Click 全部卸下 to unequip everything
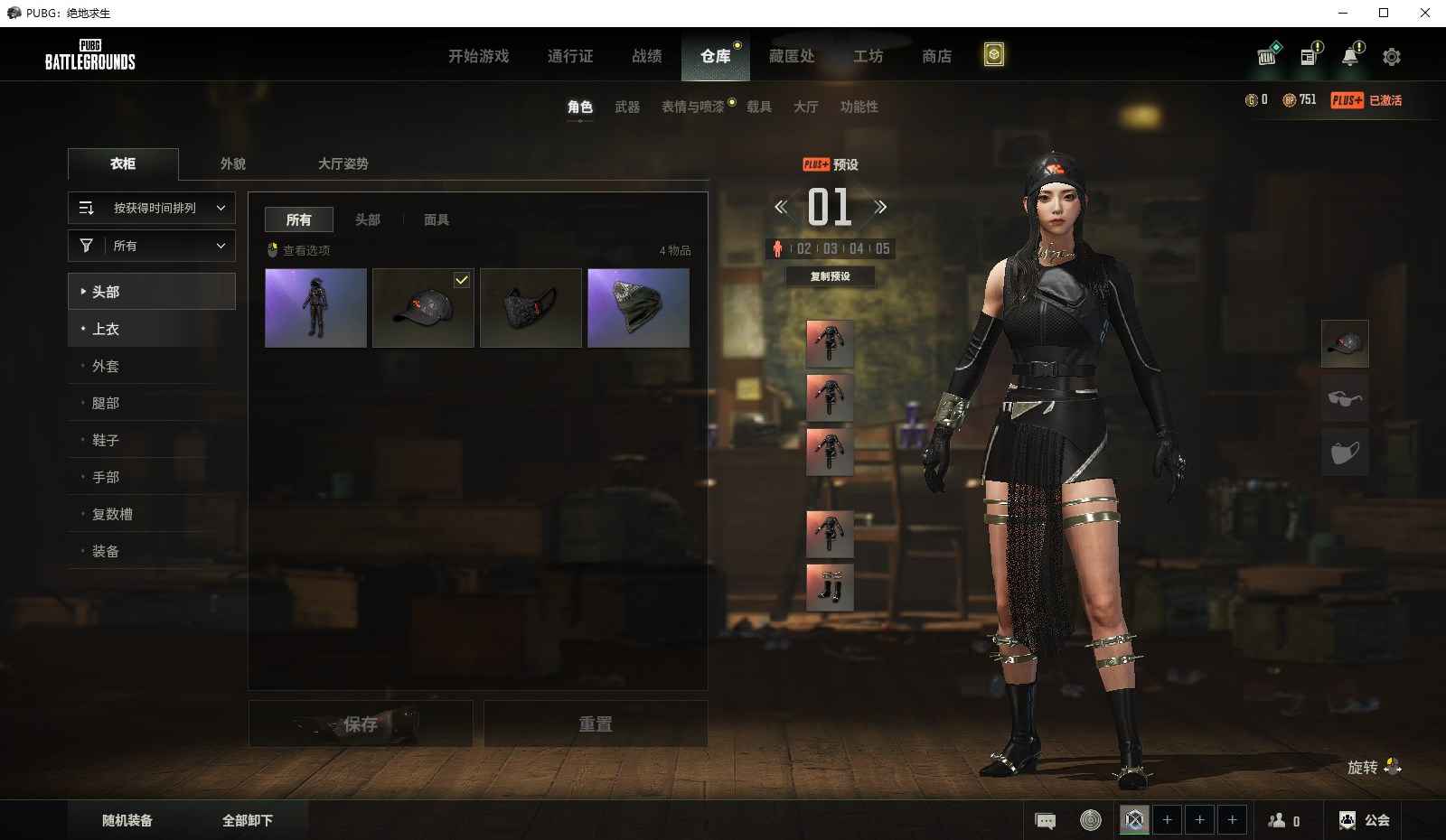1446x840 pixels. pos(248,820)
